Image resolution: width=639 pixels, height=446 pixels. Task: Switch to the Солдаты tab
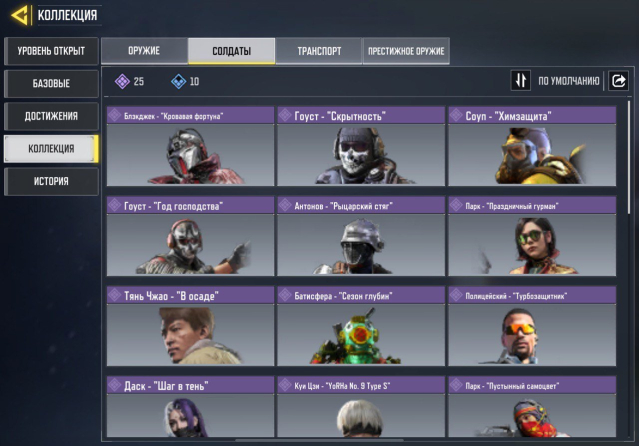(x=231, y=51)
